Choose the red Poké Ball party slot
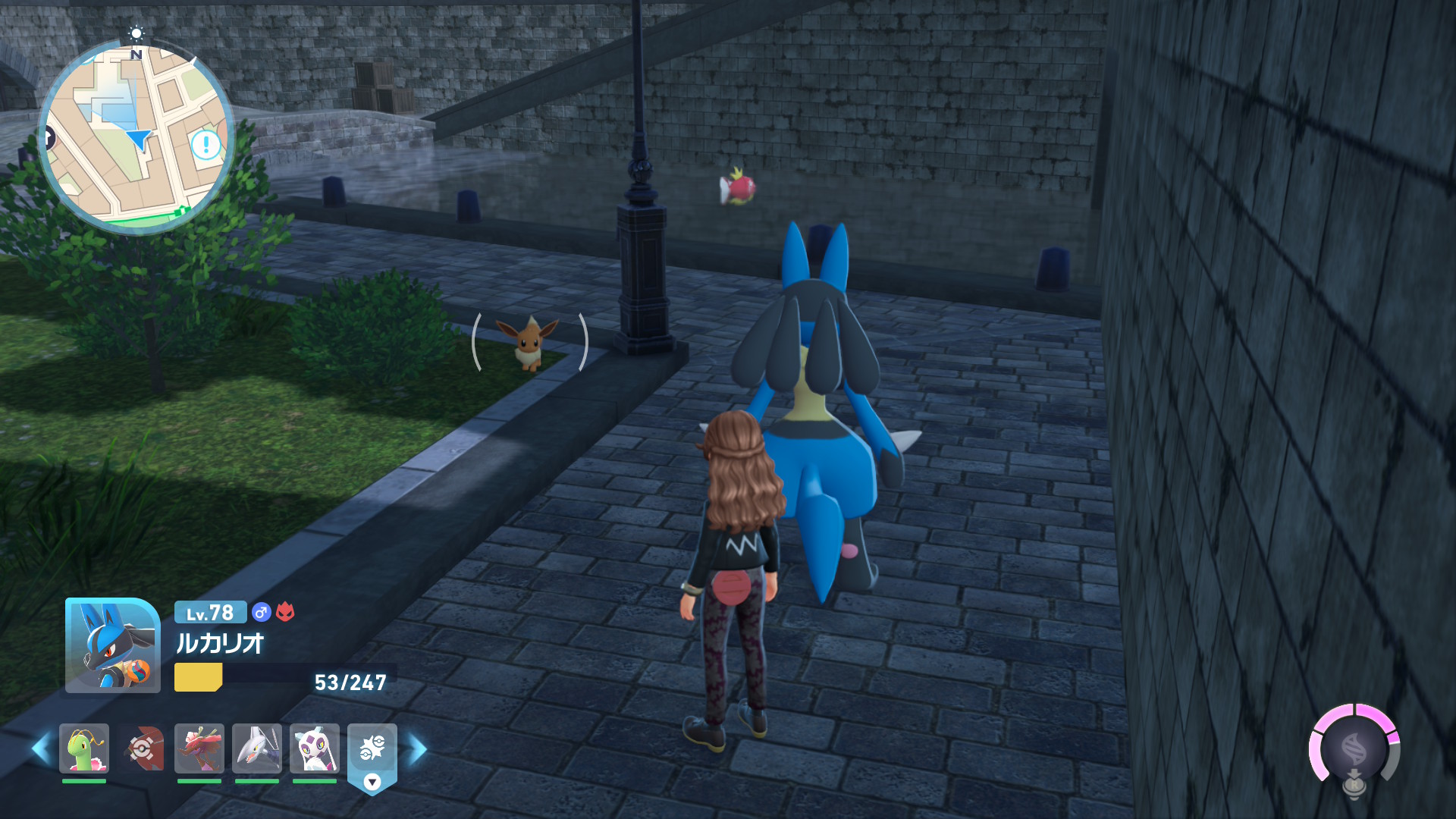This screenshot has width=1456, height=819. click(142, 748)
